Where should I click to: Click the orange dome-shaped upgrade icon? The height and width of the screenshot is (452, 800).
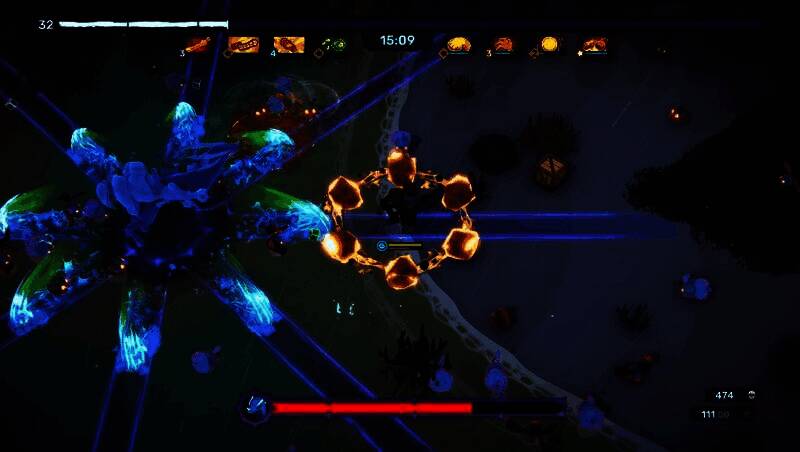tap(459, 44)
